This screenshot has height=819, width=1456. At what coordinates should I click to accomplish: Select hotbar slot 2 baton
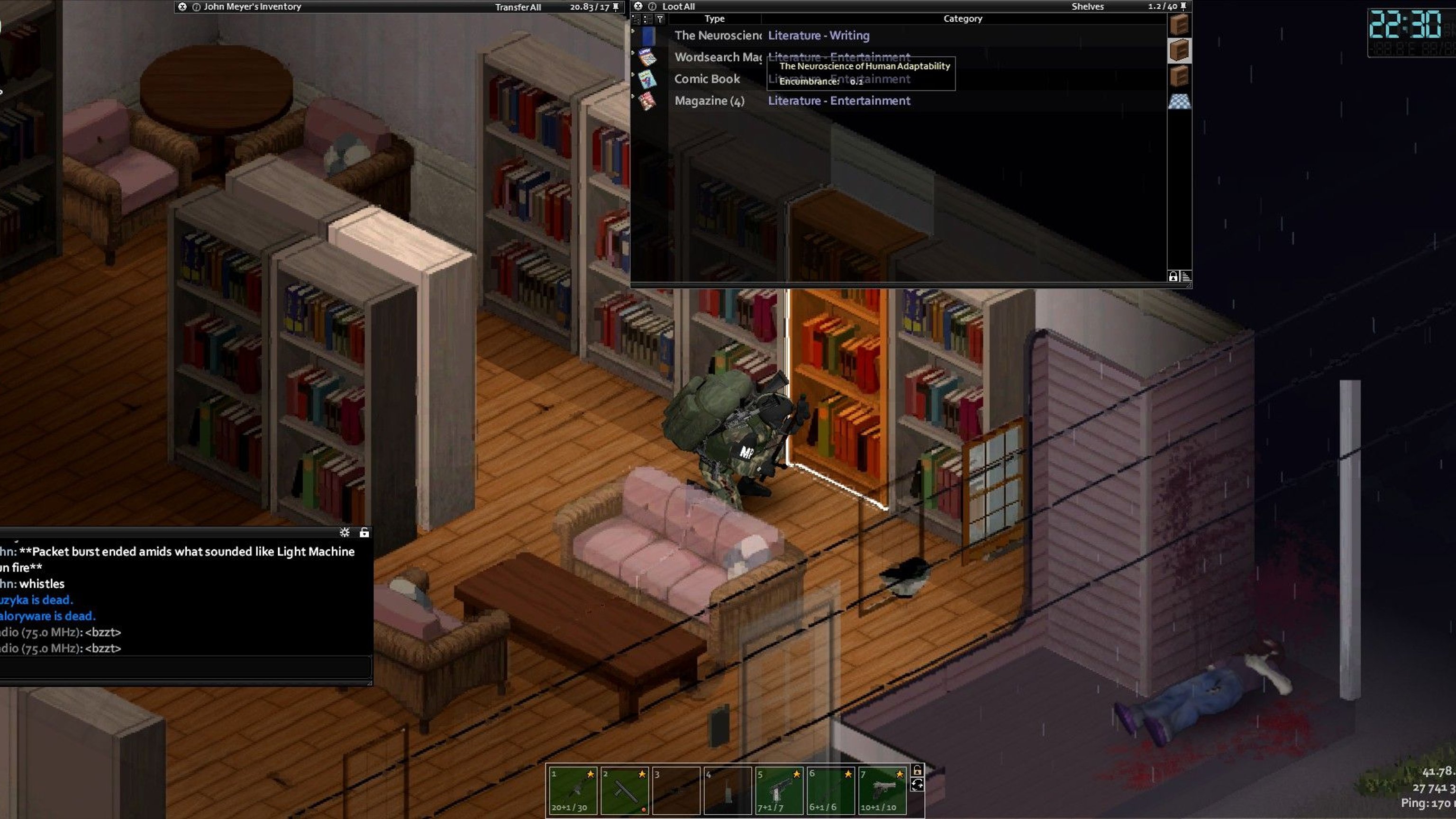(625, 790)
